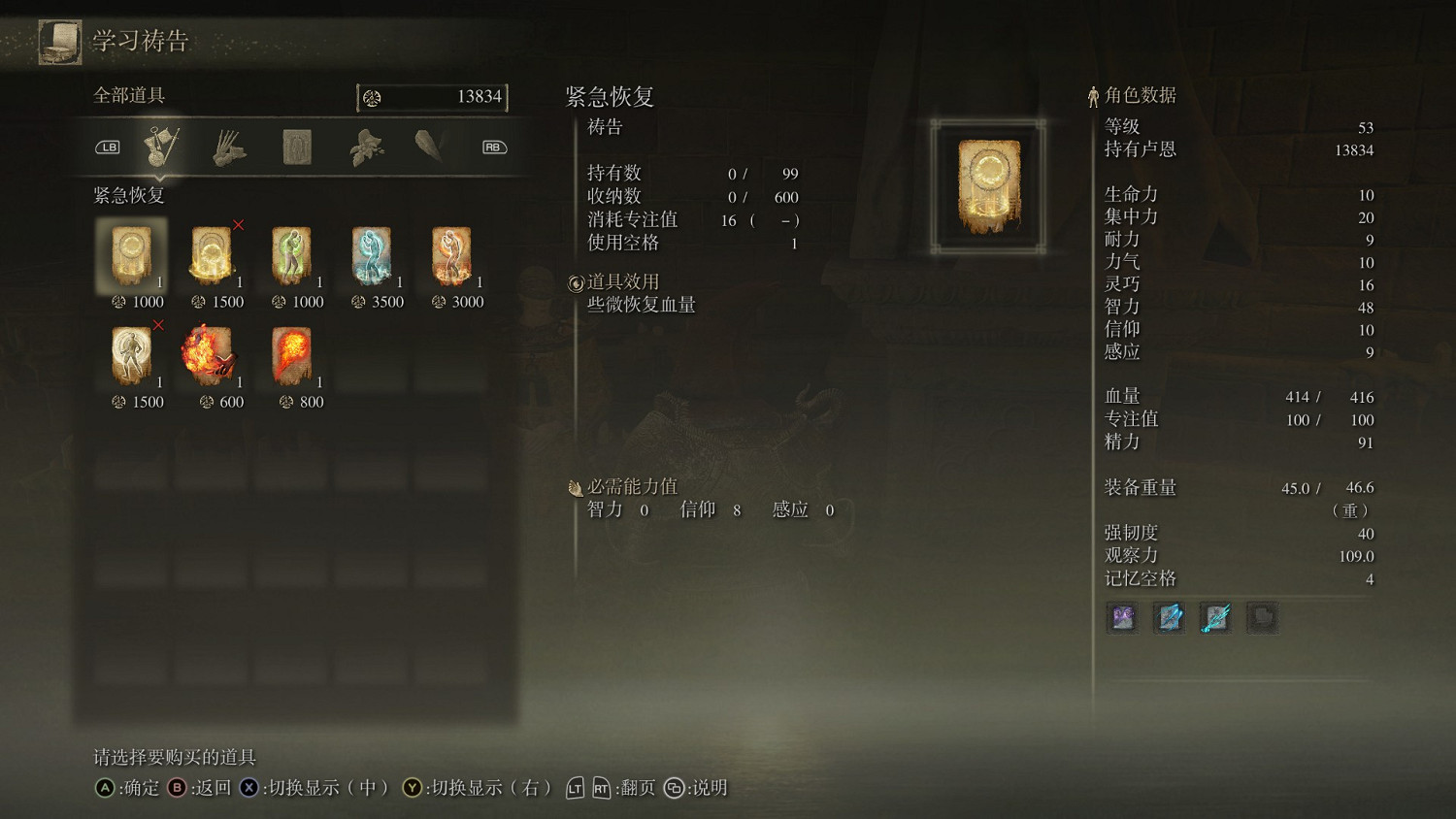Switch to the flower materials category tab
The width and height of the screenshot is (1456, 819).
tap(365, 146)
